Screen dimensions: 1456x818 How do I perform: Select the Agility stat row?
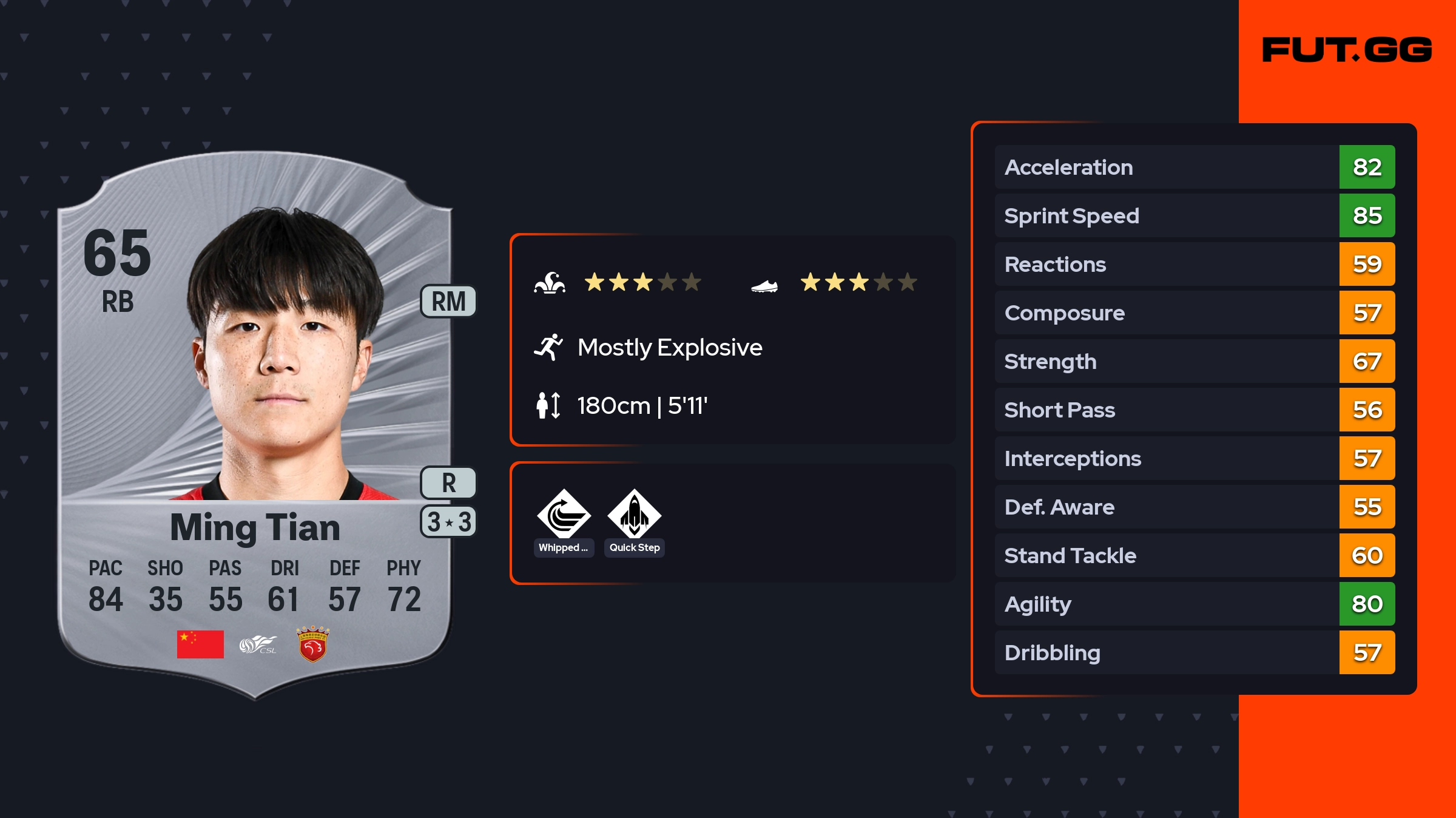tap(1194, 604)
